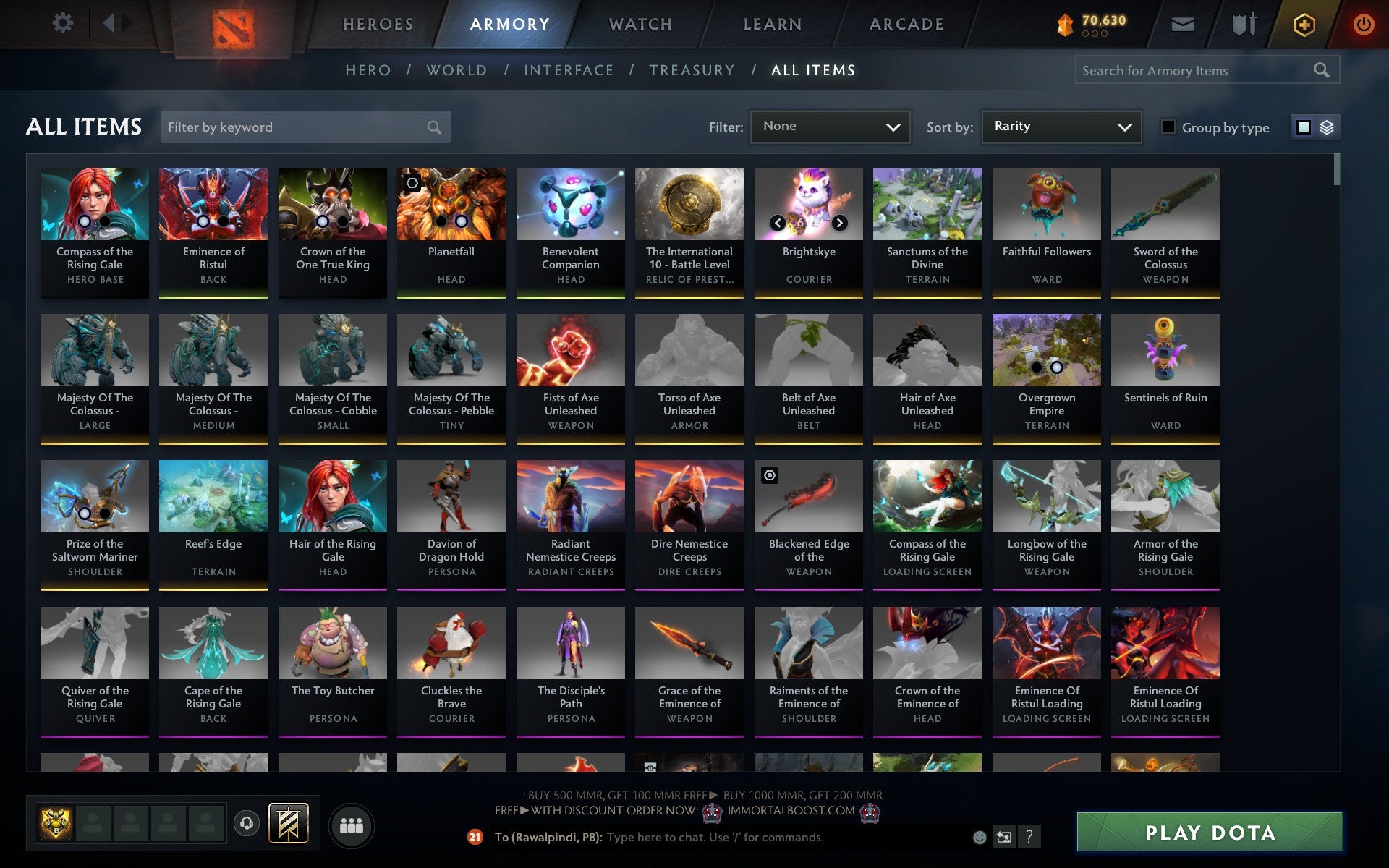Screen dimensions: 1389x868
Task: Open the armory shield and sword icon
Action: pos(1243,24)
